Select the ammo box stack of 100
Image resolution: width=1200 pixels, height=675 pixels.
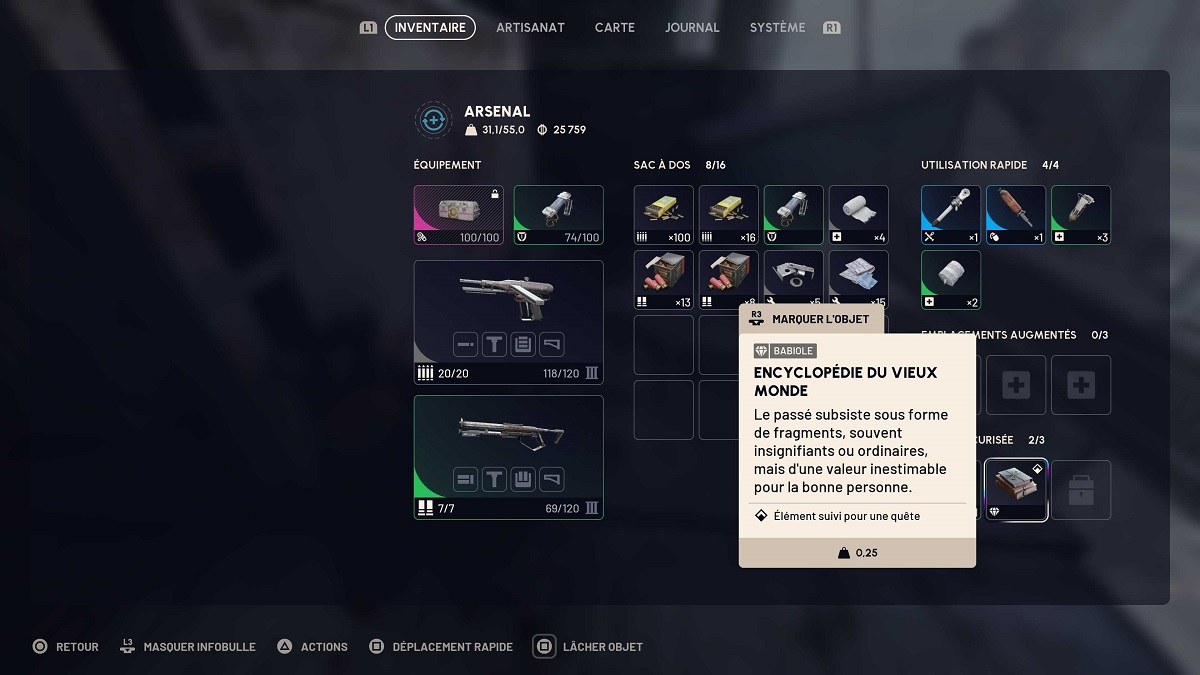(664, 215)
